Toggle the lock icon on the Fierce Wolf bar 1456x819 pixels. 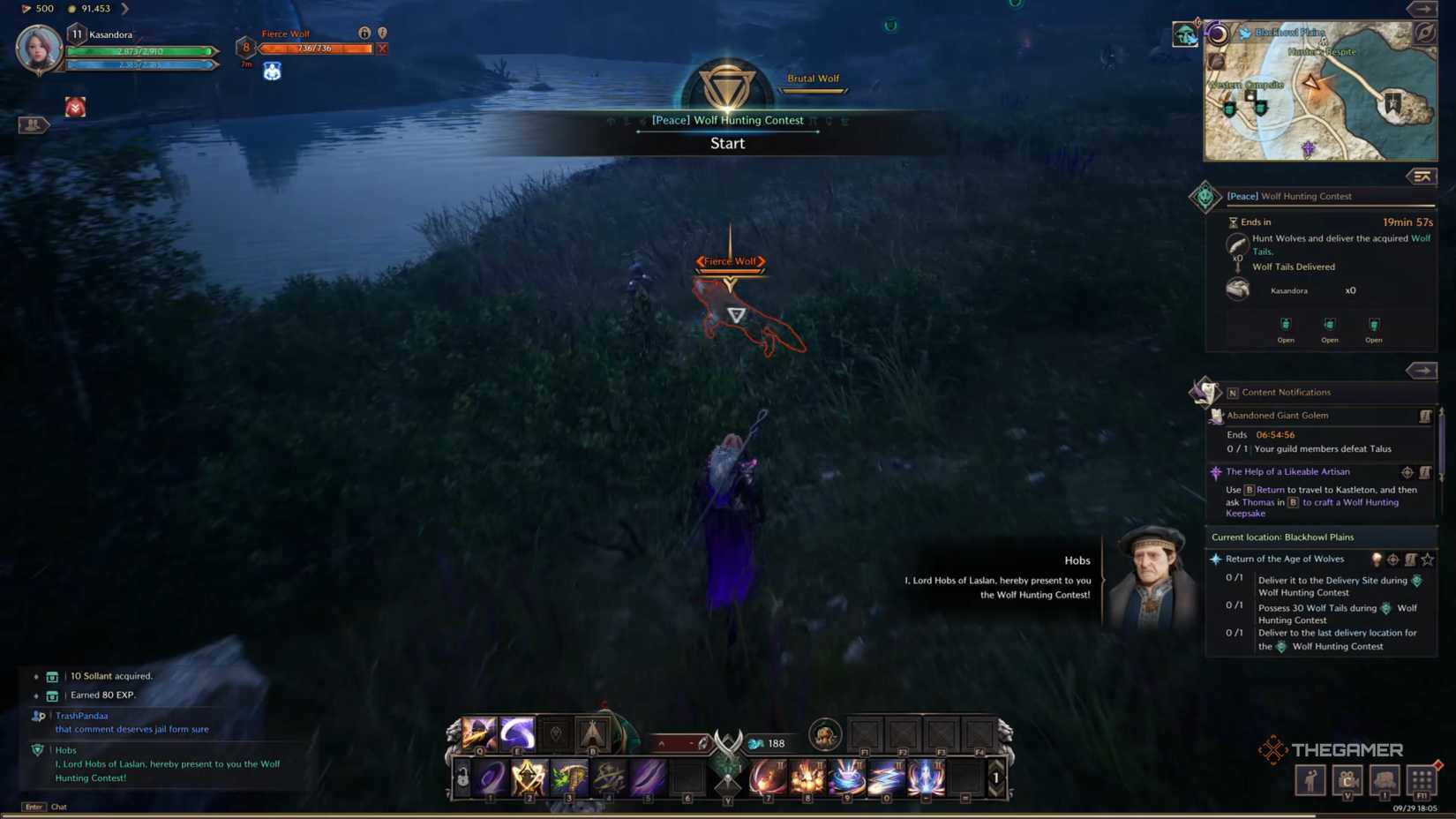pos(365,34)
